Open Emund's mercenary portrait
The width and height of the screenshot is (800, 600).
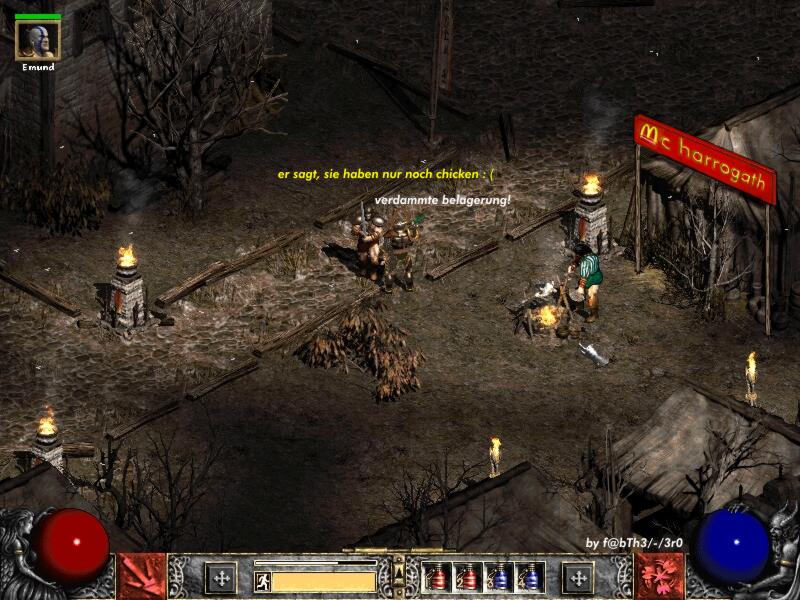pyautogui.click(x=37, y=39)
